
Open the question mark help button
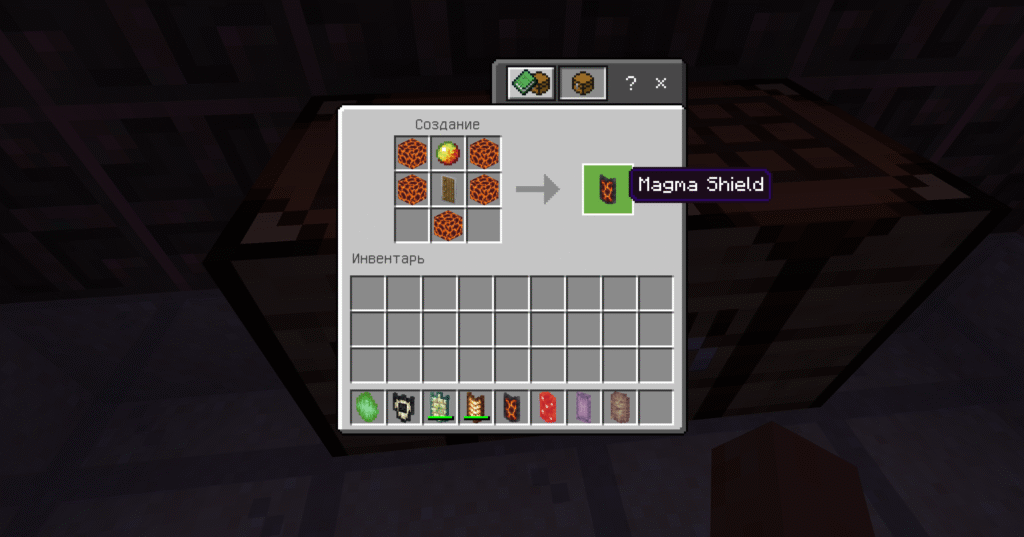(x=630, y=84)
